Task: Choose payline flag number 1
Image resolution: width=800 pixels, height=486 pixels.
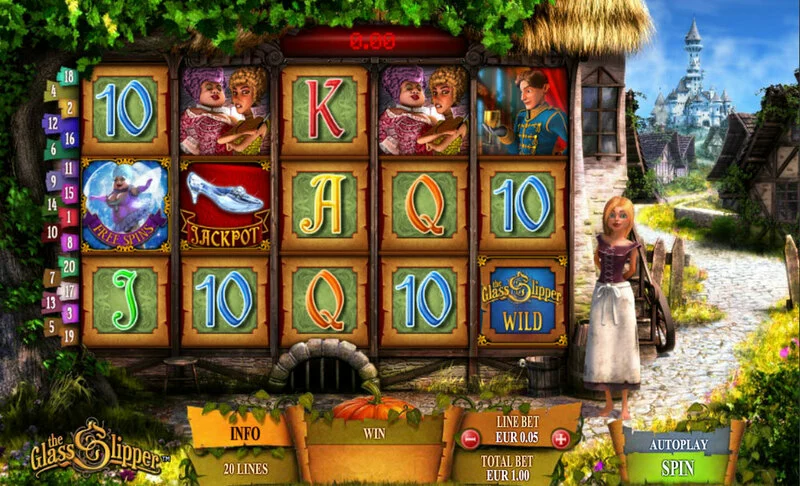Action: point(69,215)
